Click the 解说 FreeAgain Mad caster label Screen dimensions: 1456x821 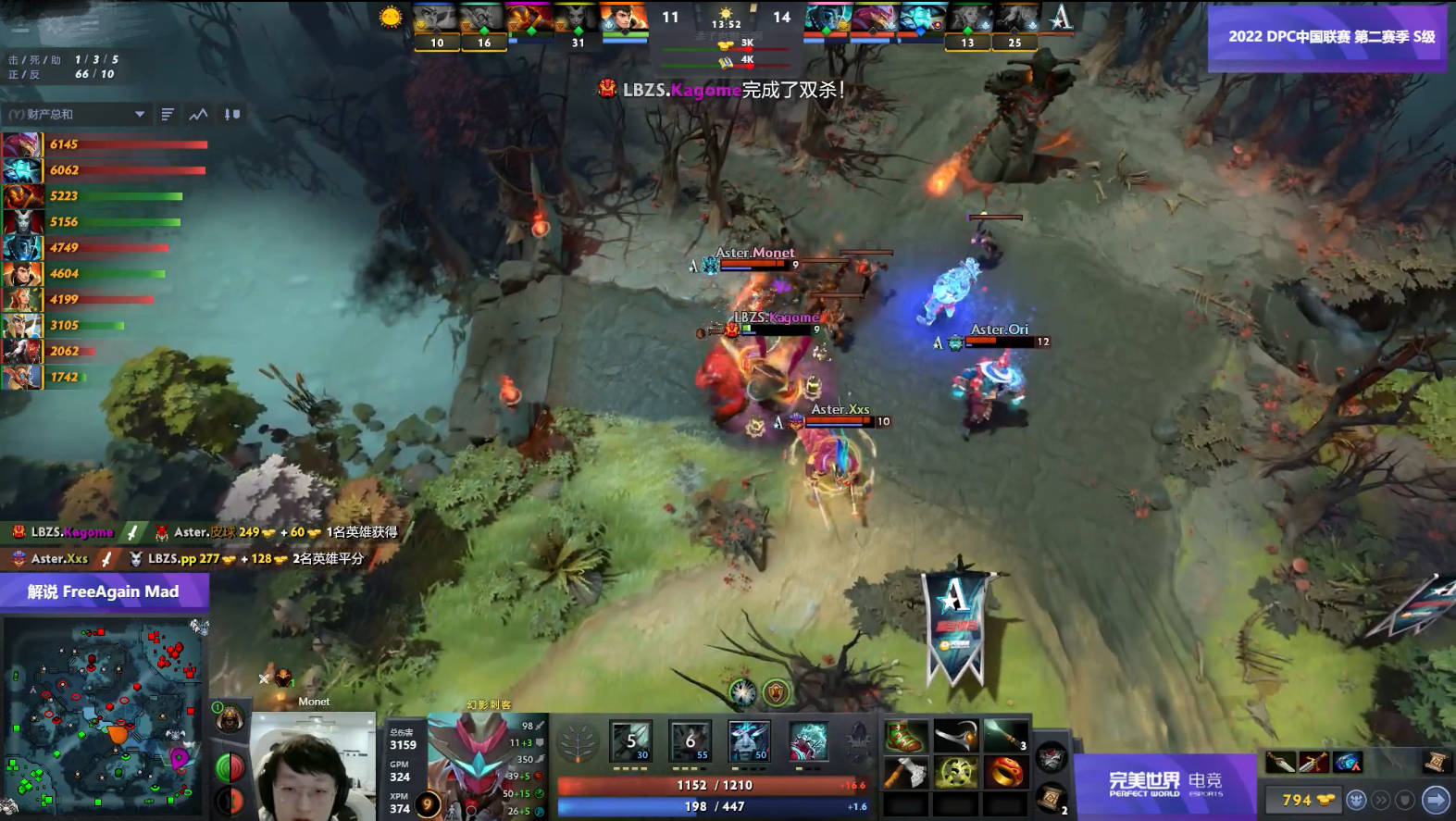click(104, 591)
